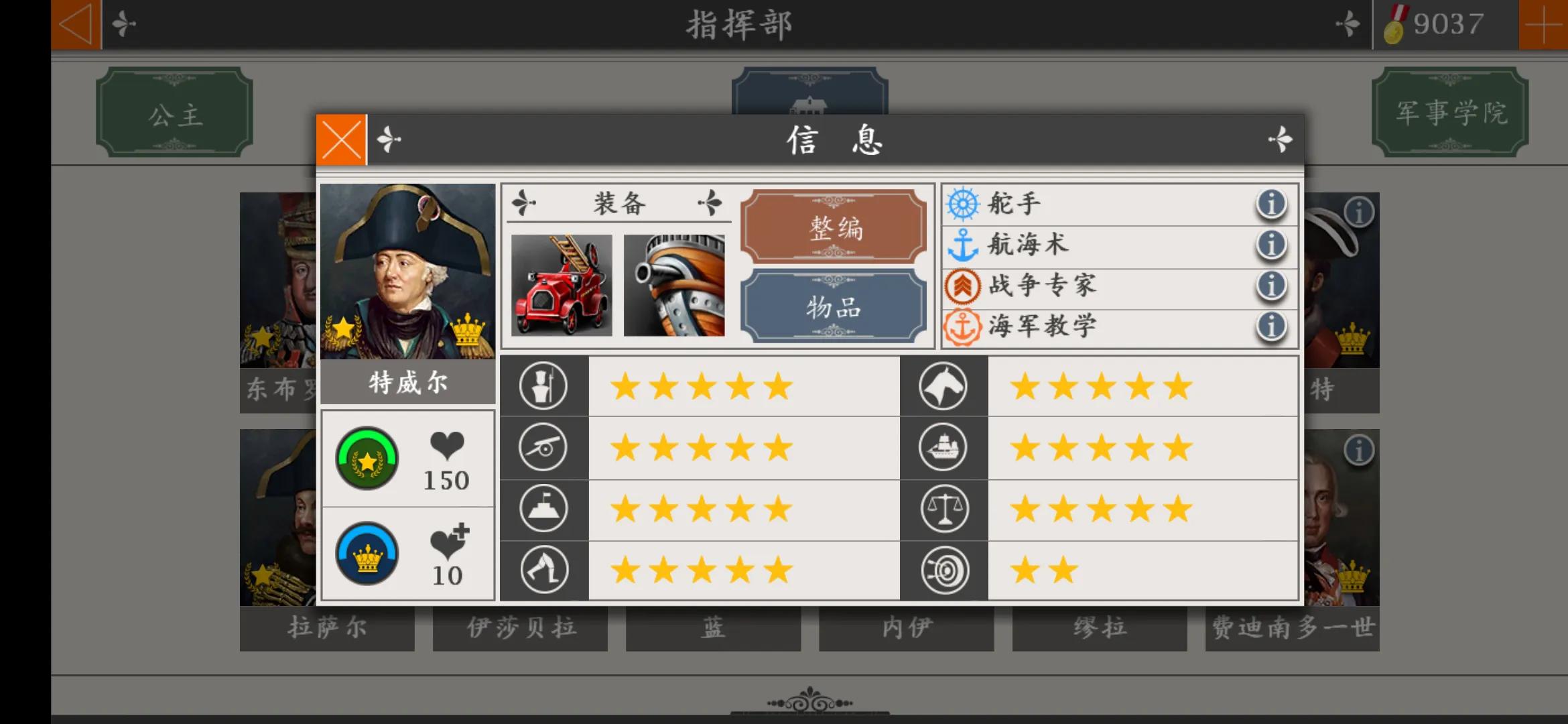Select the artillery stat icon
This screenshot has height=724, width=1568.
click(x=543, y=447)
